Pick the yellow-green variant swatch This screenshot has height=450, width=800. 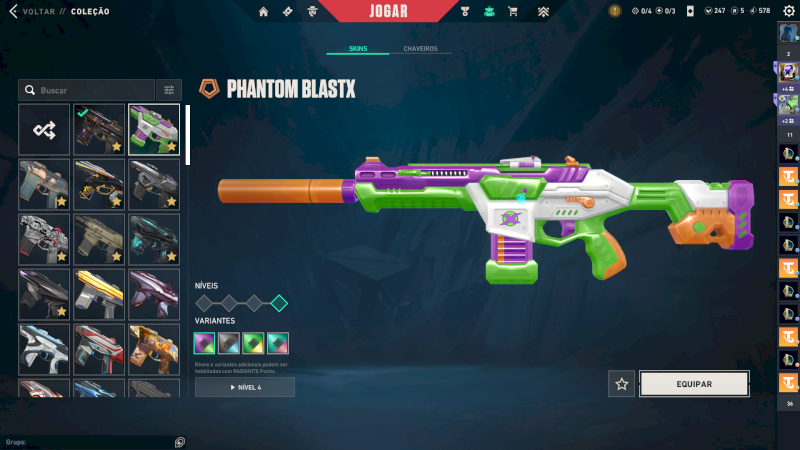253,343
